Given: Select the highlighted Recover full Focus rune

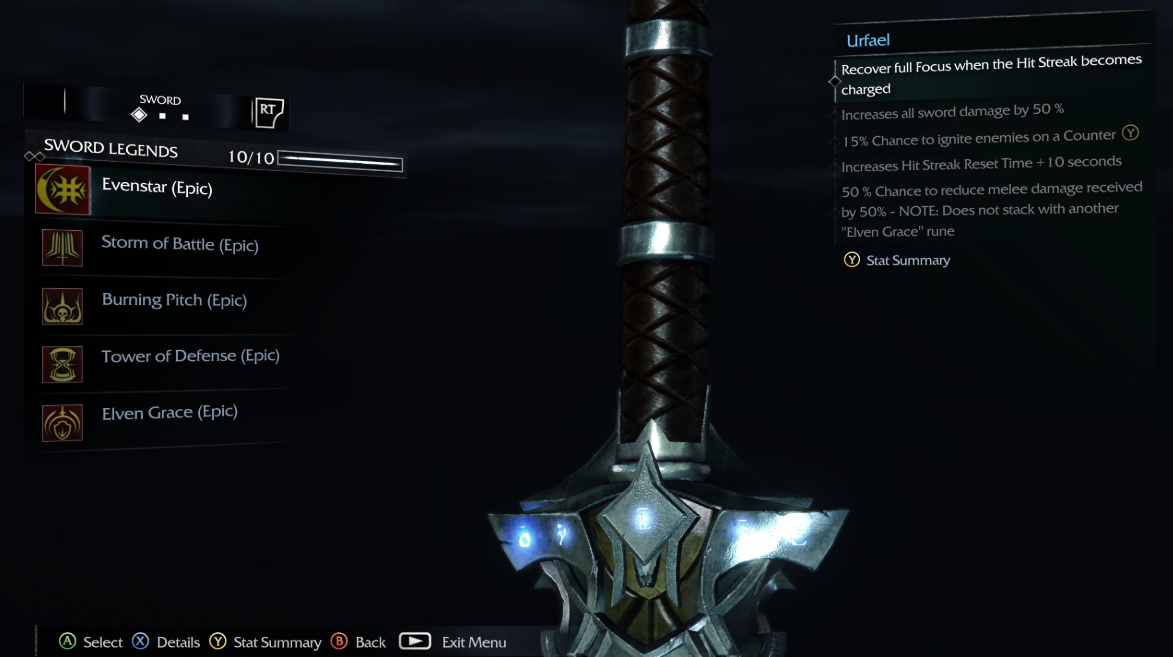Looking at the screenshot, I should tap(990, 75).
